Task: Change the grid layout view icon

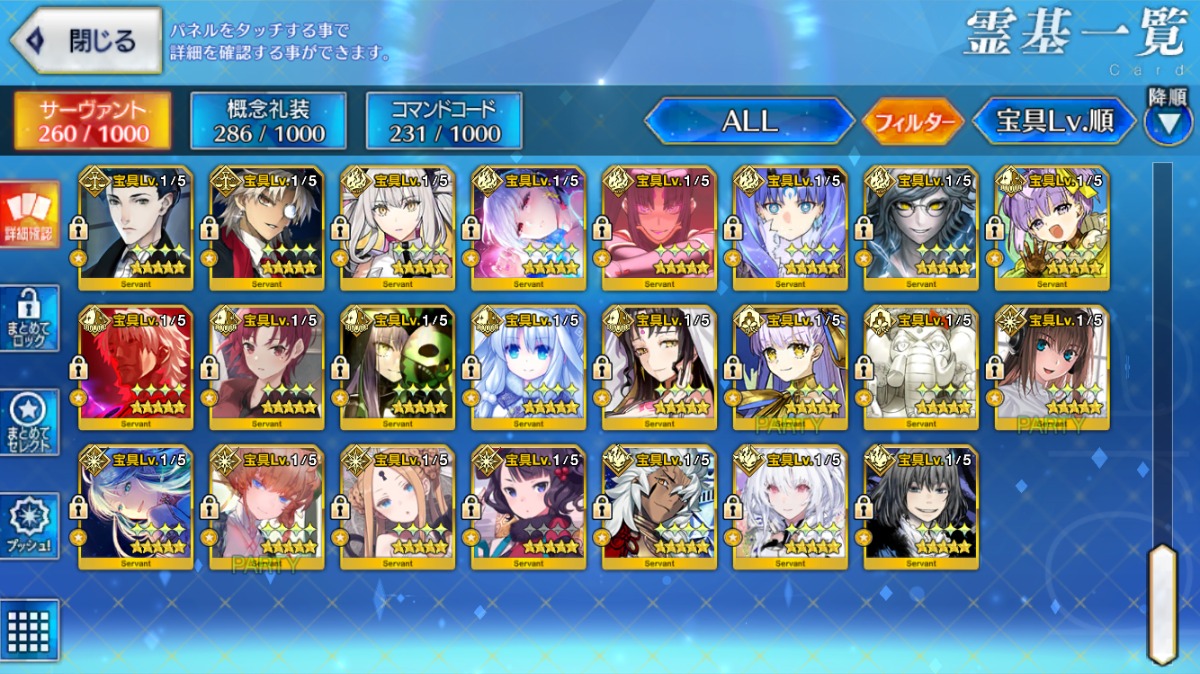Action: pos(29,630)
